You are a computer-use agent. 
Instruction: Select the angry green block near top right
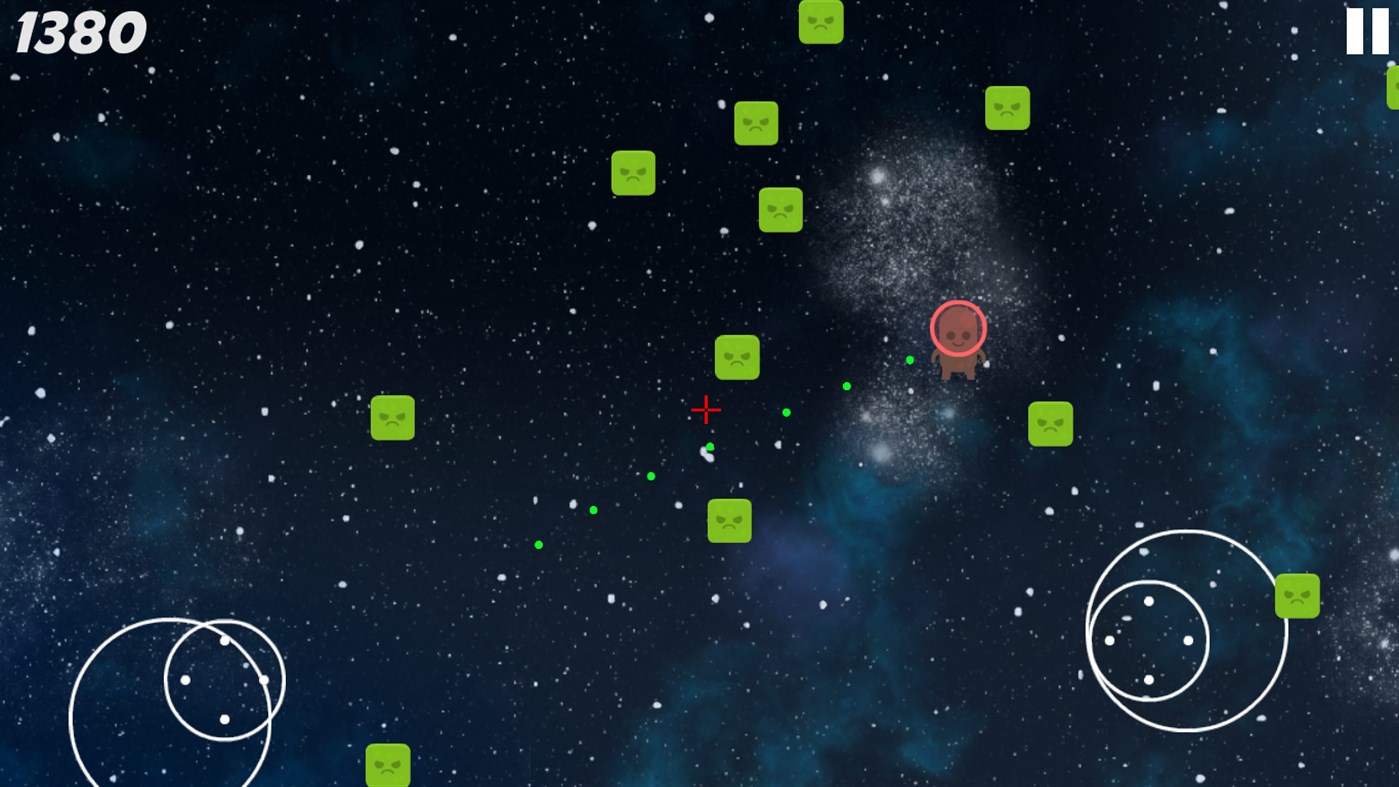coord(1007,108)
